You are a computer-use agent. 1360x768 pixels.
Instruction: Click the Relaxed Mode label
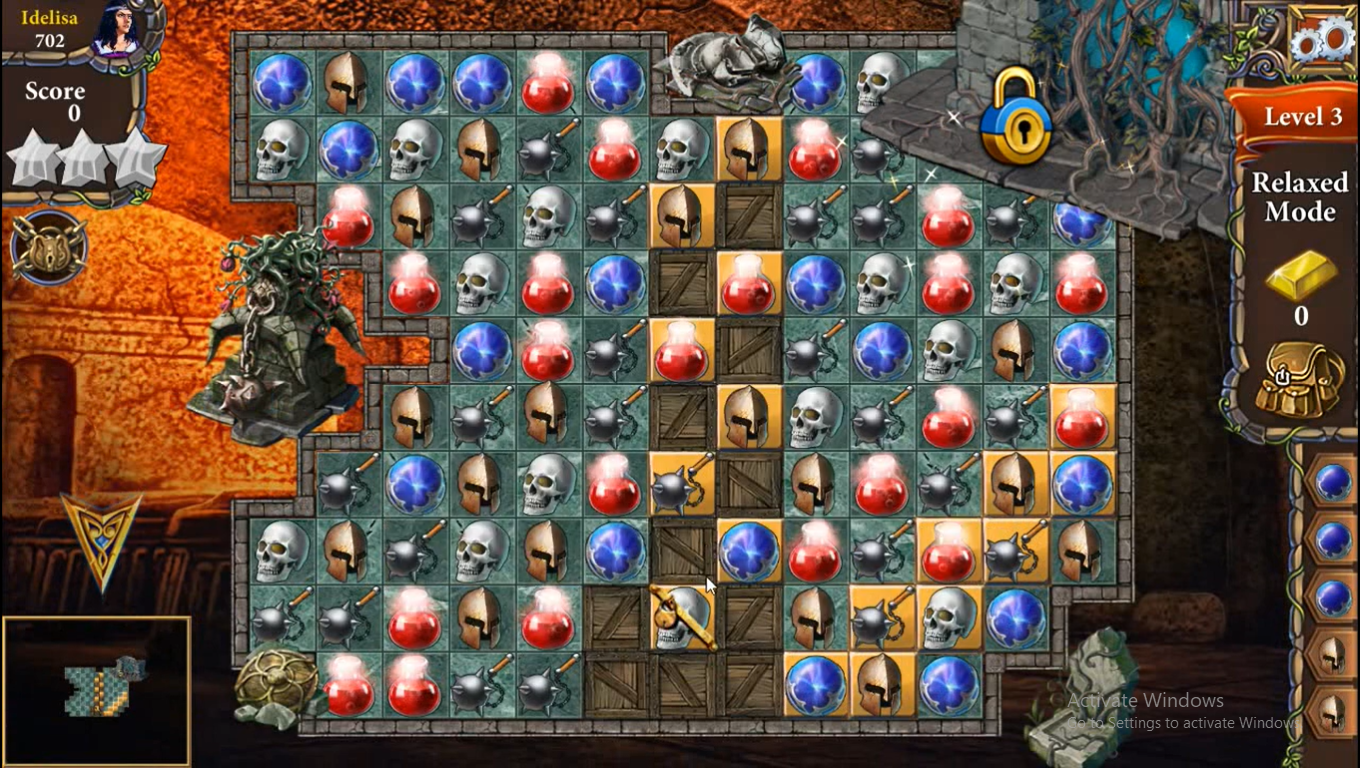[x=1299, y=196]
